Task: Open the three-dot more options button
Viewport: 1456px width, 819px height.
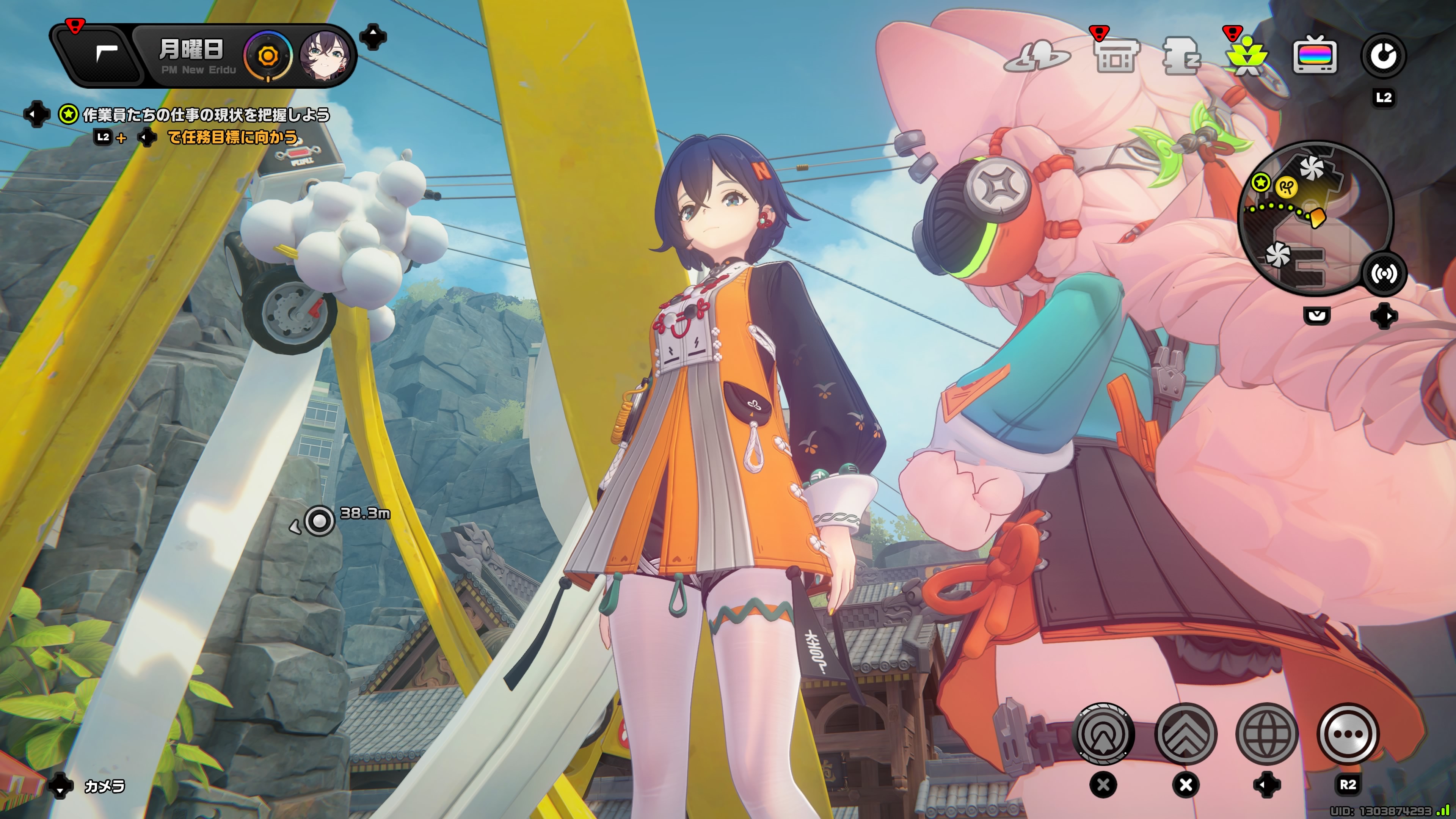Action: pos(1348,734)
